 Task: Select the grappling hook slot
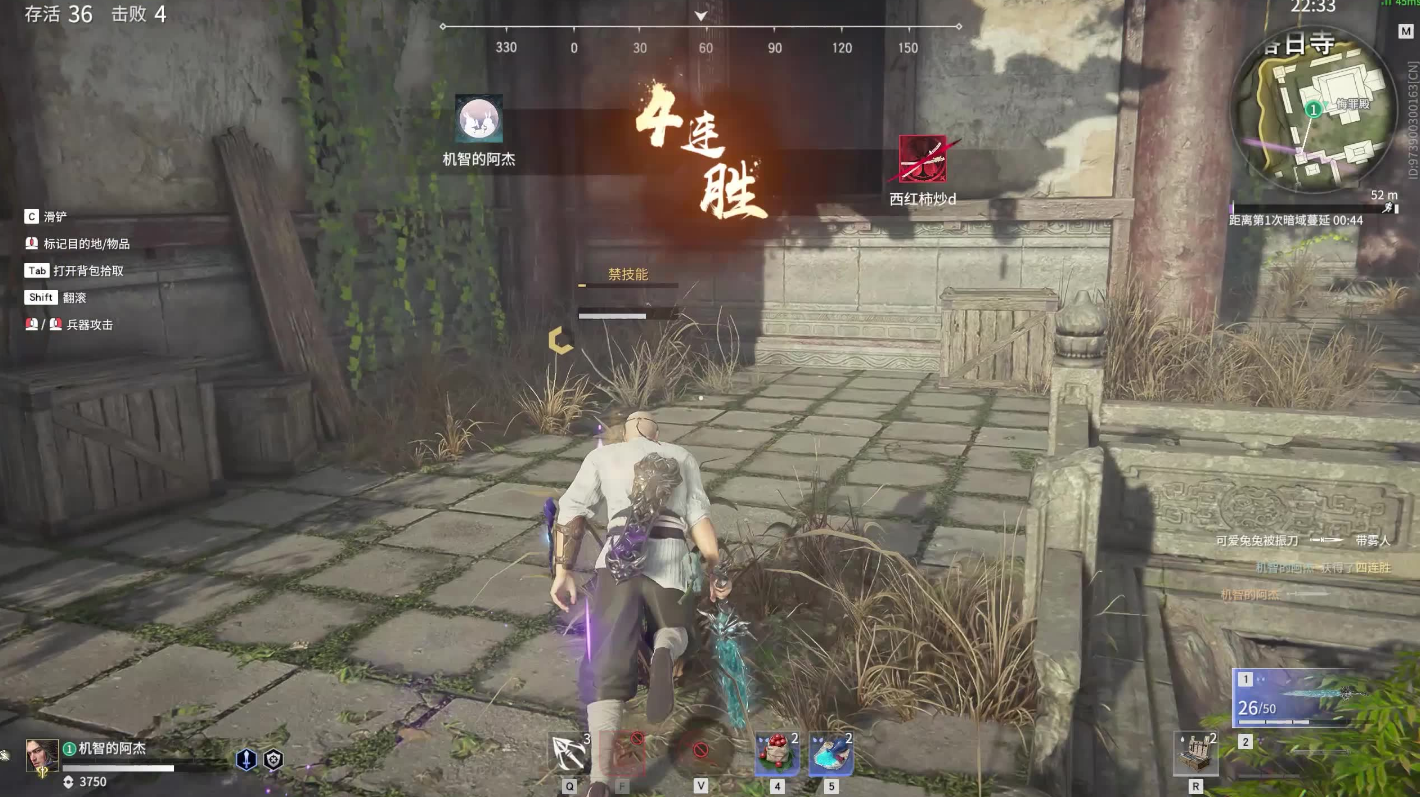[x=570, y=753]
